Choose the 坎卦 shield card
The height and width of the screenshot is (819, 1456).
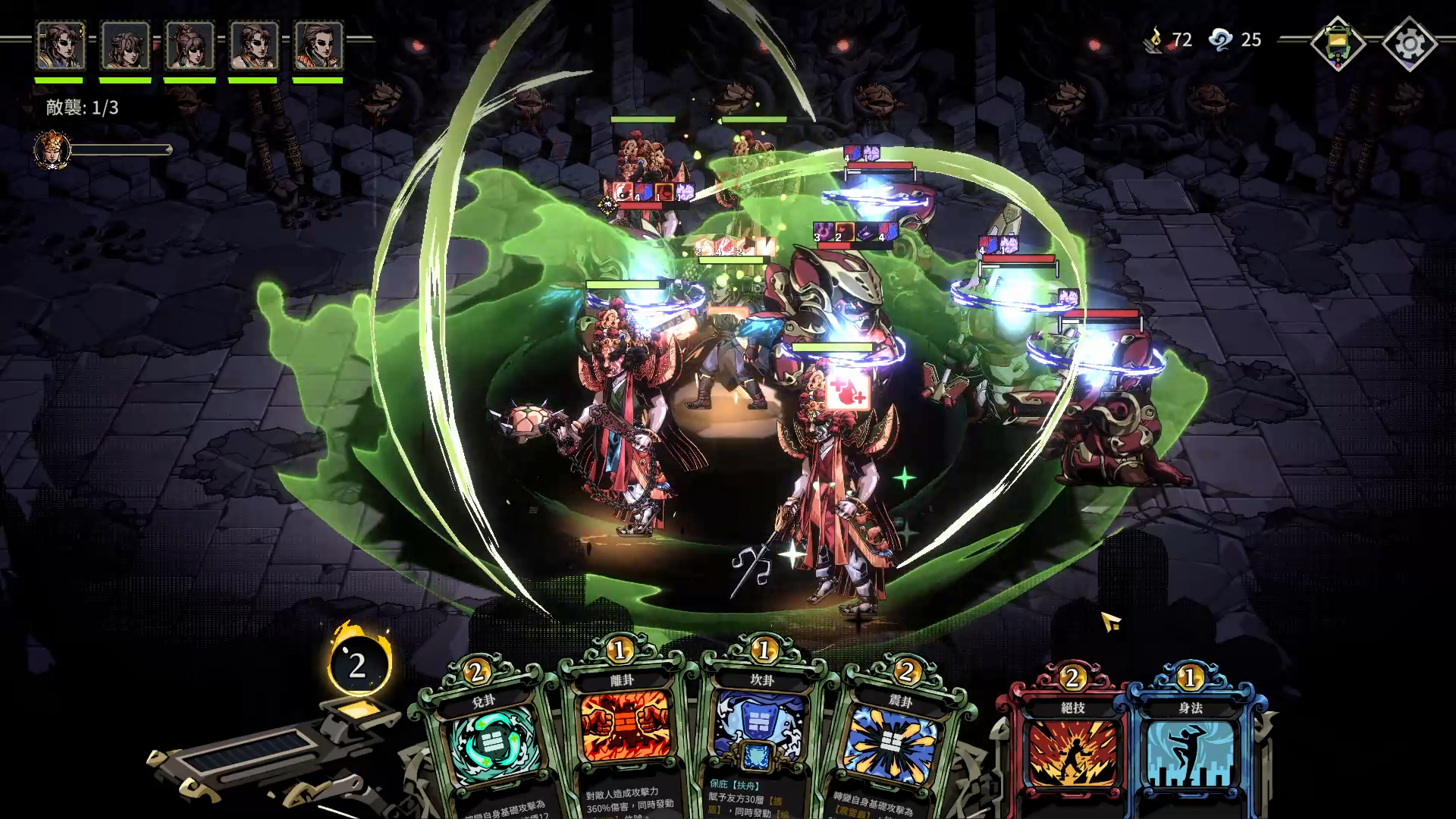click(760, 728)
